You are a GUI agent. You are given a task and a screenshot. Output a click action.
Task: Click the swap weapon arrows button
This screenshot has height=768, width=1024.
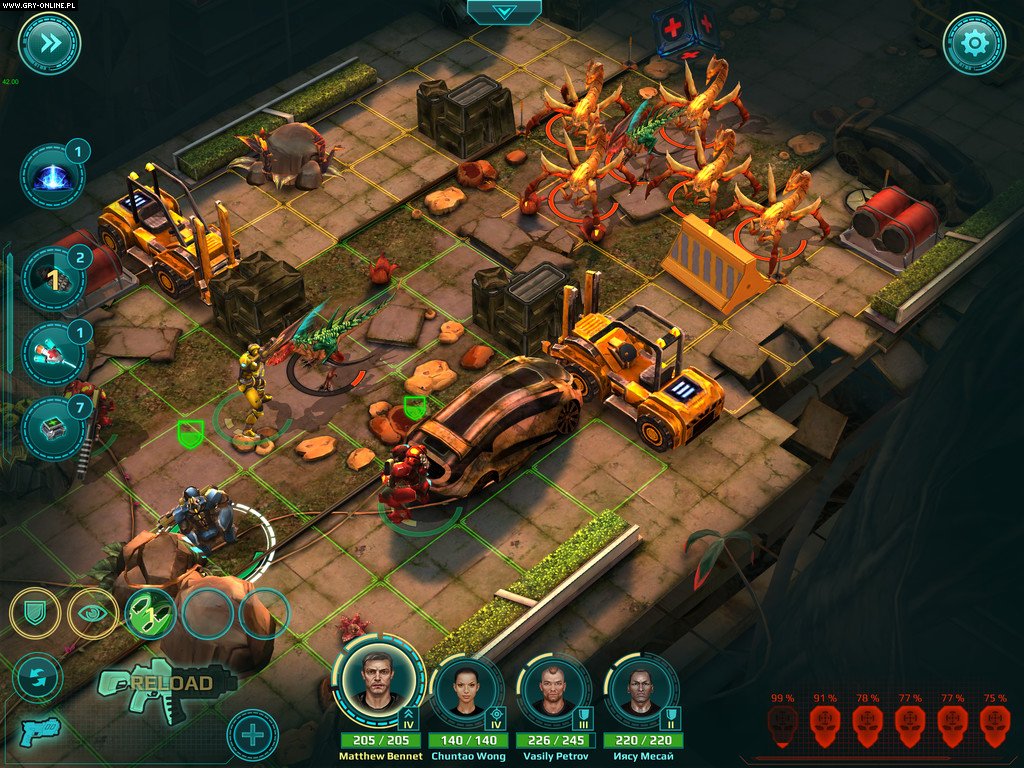click(x=37, y=677)
